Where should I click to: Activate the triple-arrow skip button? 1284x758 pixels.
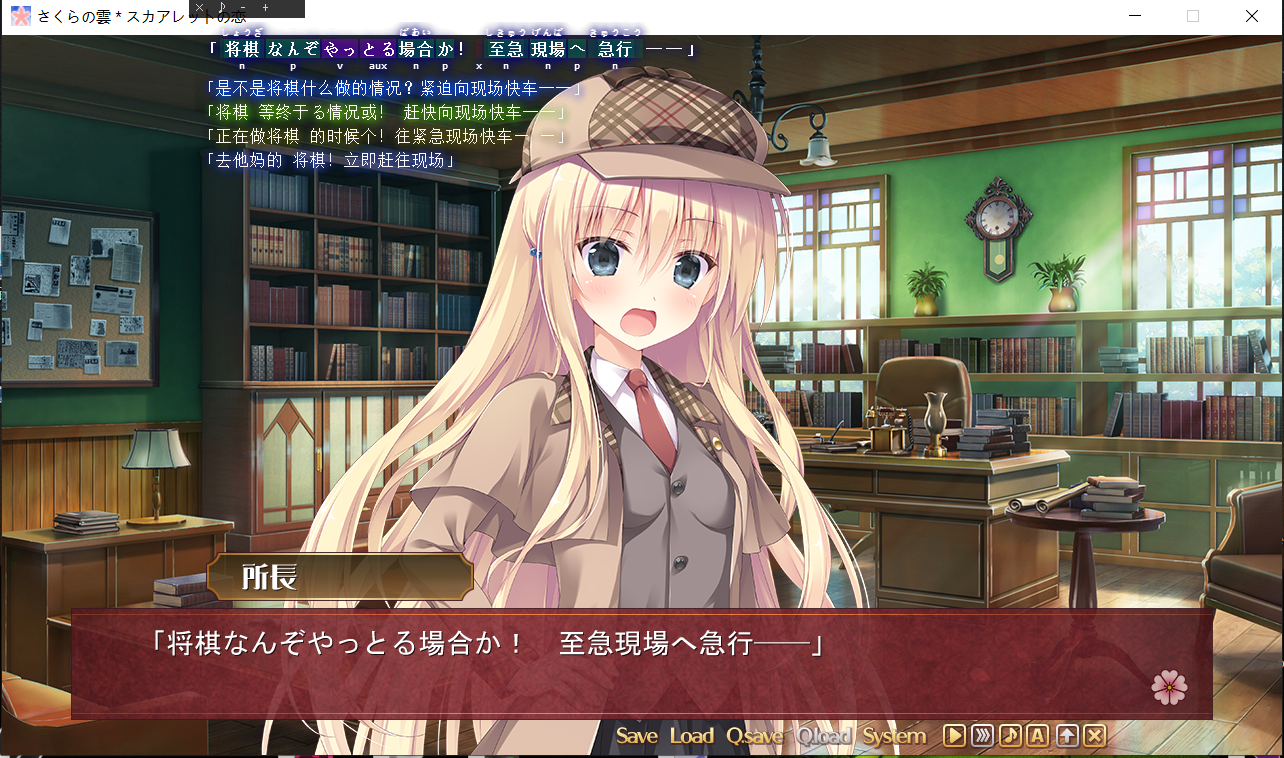click(x=982, y=737)
